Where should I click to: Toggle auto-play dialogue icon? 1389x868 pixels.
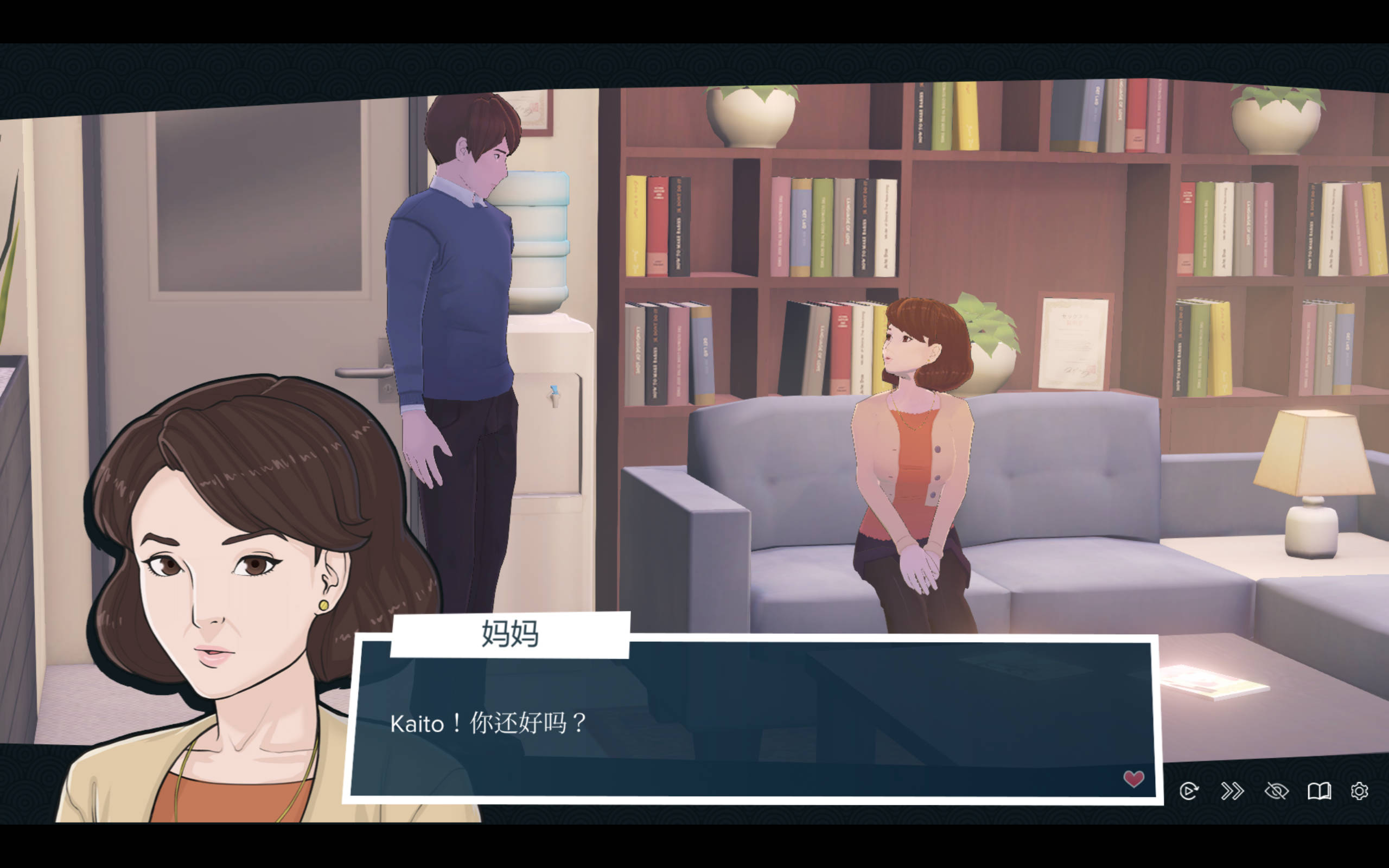1189,791
